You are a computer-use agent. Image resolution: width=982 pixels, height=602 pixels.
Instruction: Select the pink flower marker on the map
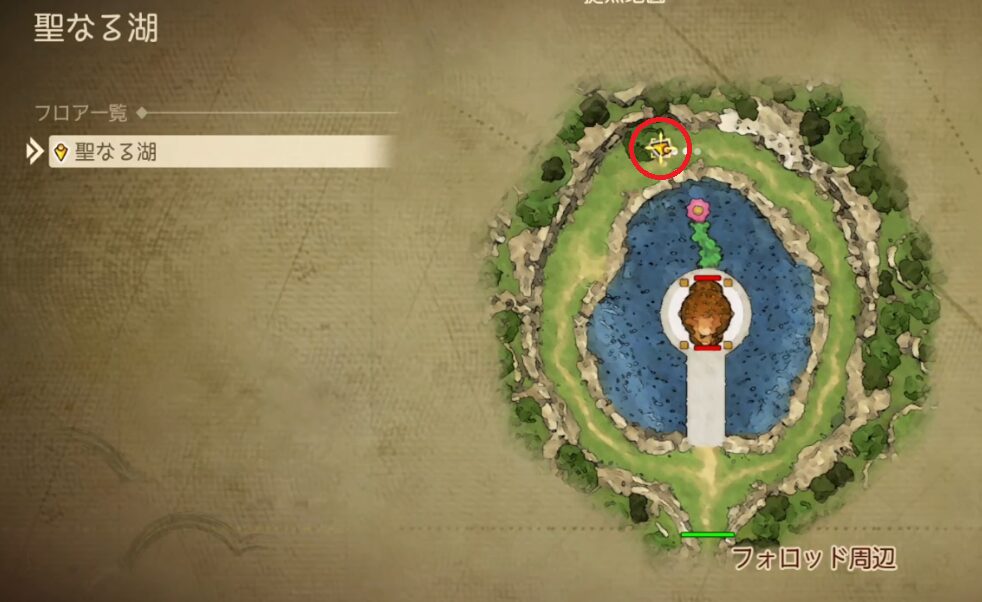pos(698,210)
